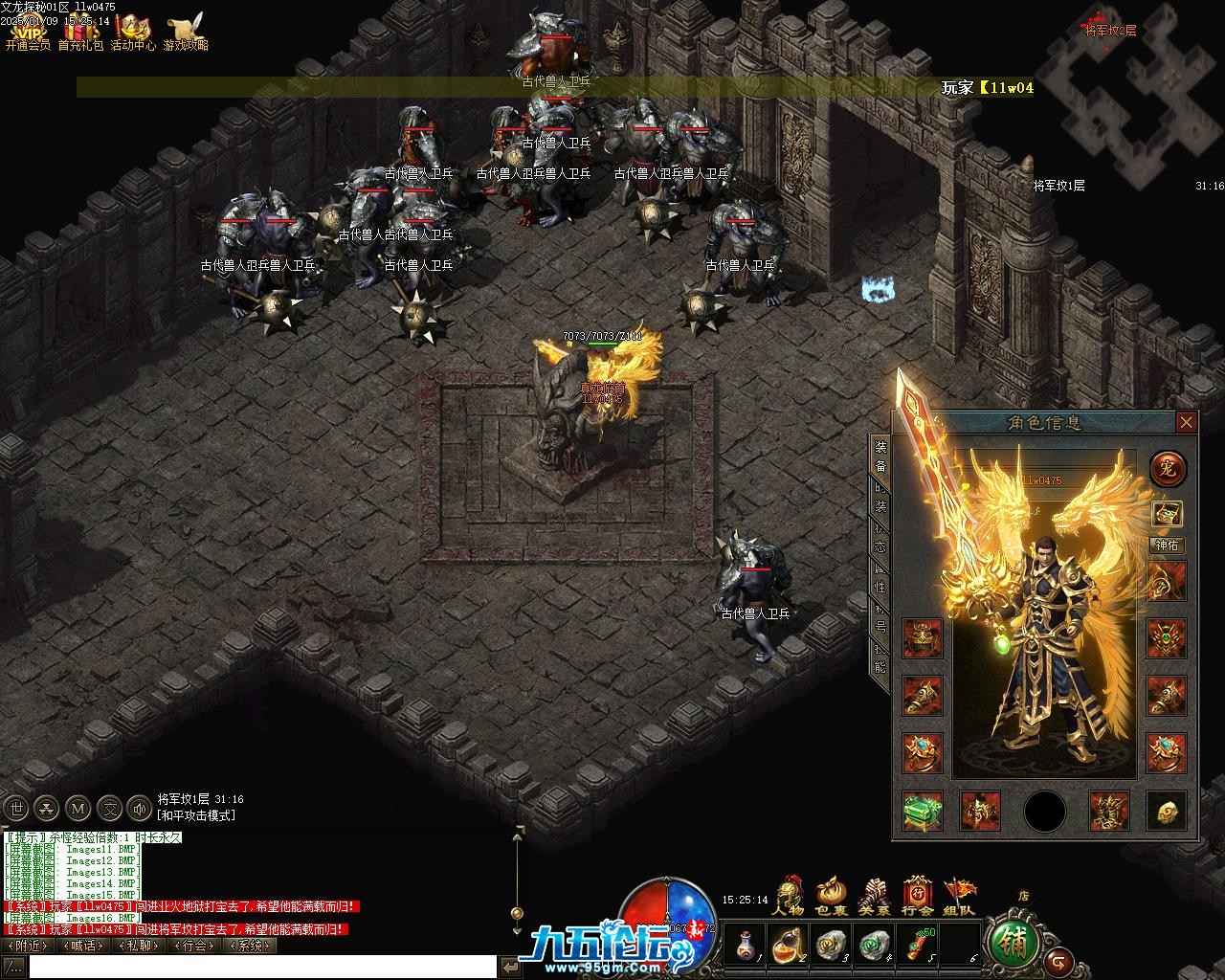1225x980 pixels.
Task: Click the round 宠 pet button
Action: pyautogui.click(x=1168, y=469)
